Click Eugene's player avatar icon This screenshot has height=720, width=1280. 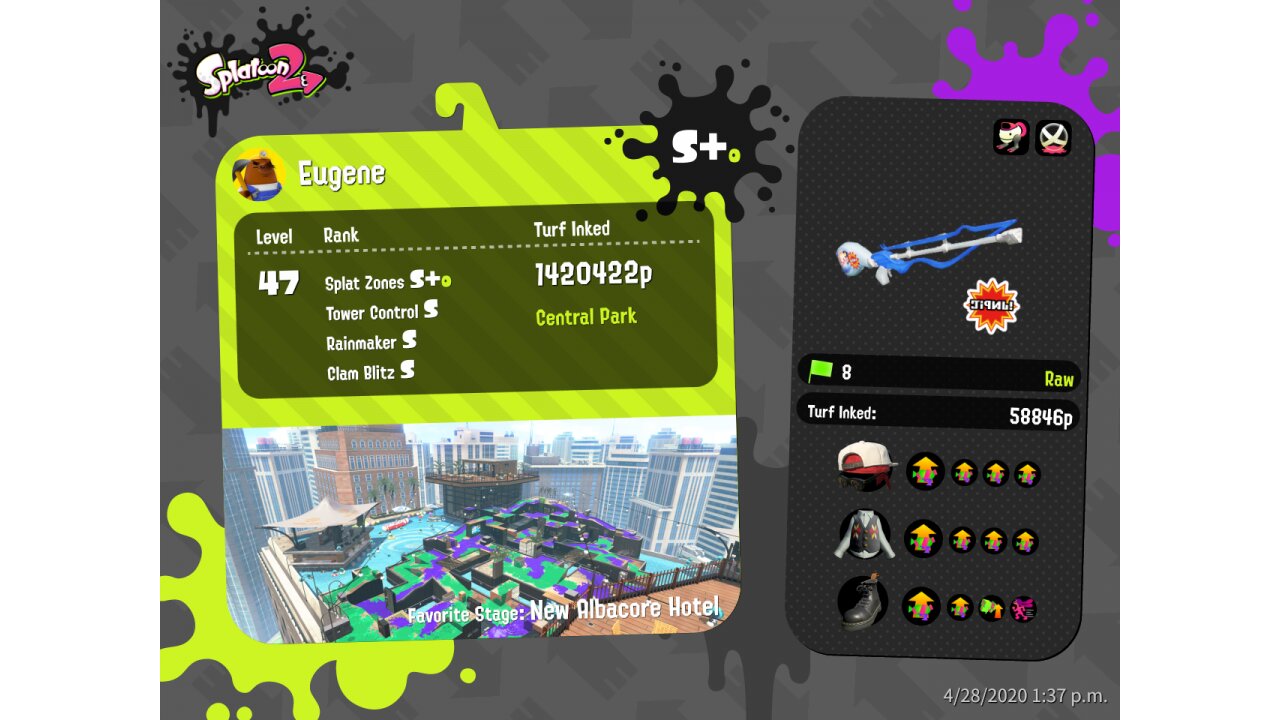pyautogui.click(x=258, y=174)
